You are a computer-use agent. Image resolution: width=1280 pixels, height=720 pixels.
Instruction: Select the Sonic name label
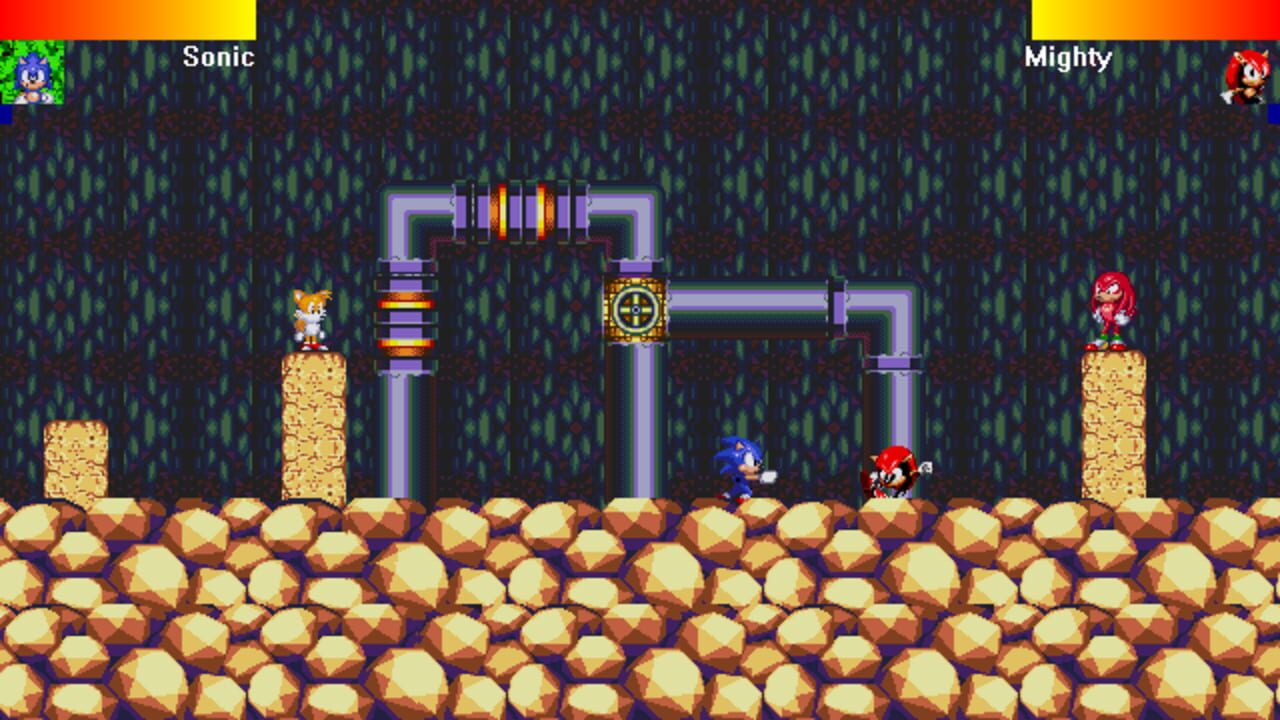(x=216, y=58)
